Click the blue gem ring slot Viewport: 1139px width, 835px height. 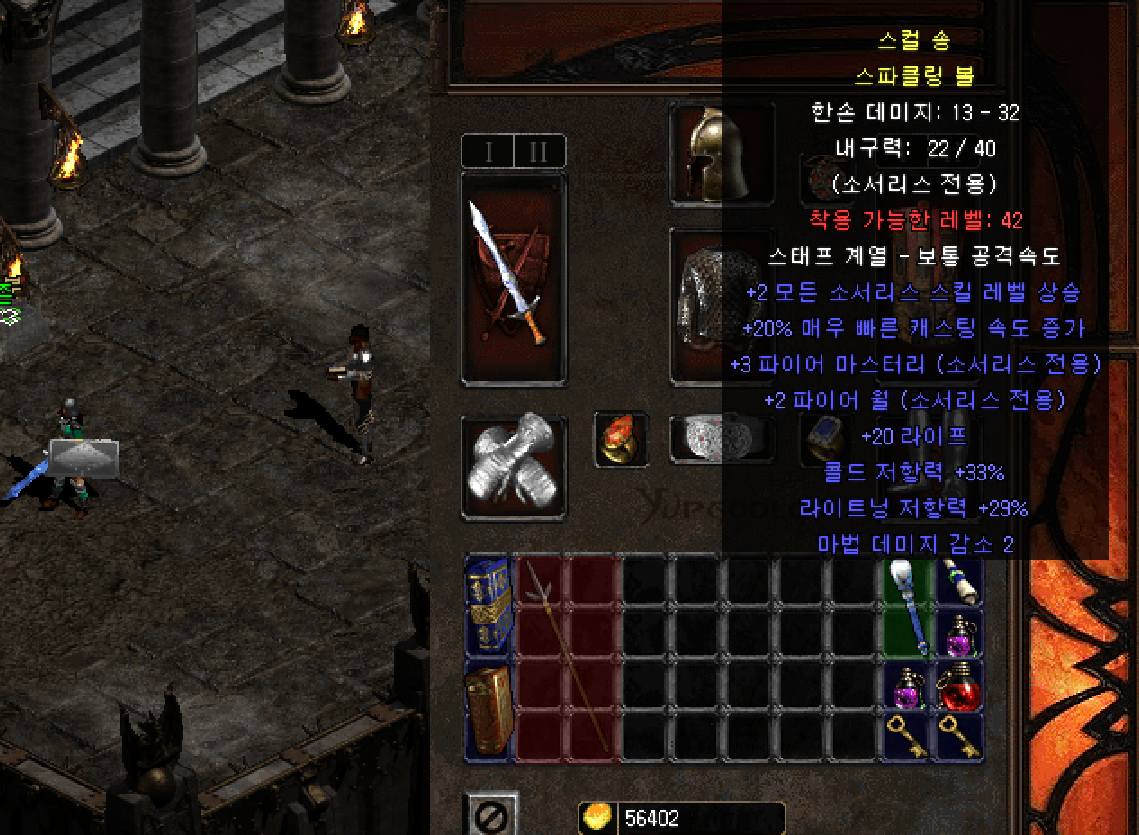tap(828, 441)
